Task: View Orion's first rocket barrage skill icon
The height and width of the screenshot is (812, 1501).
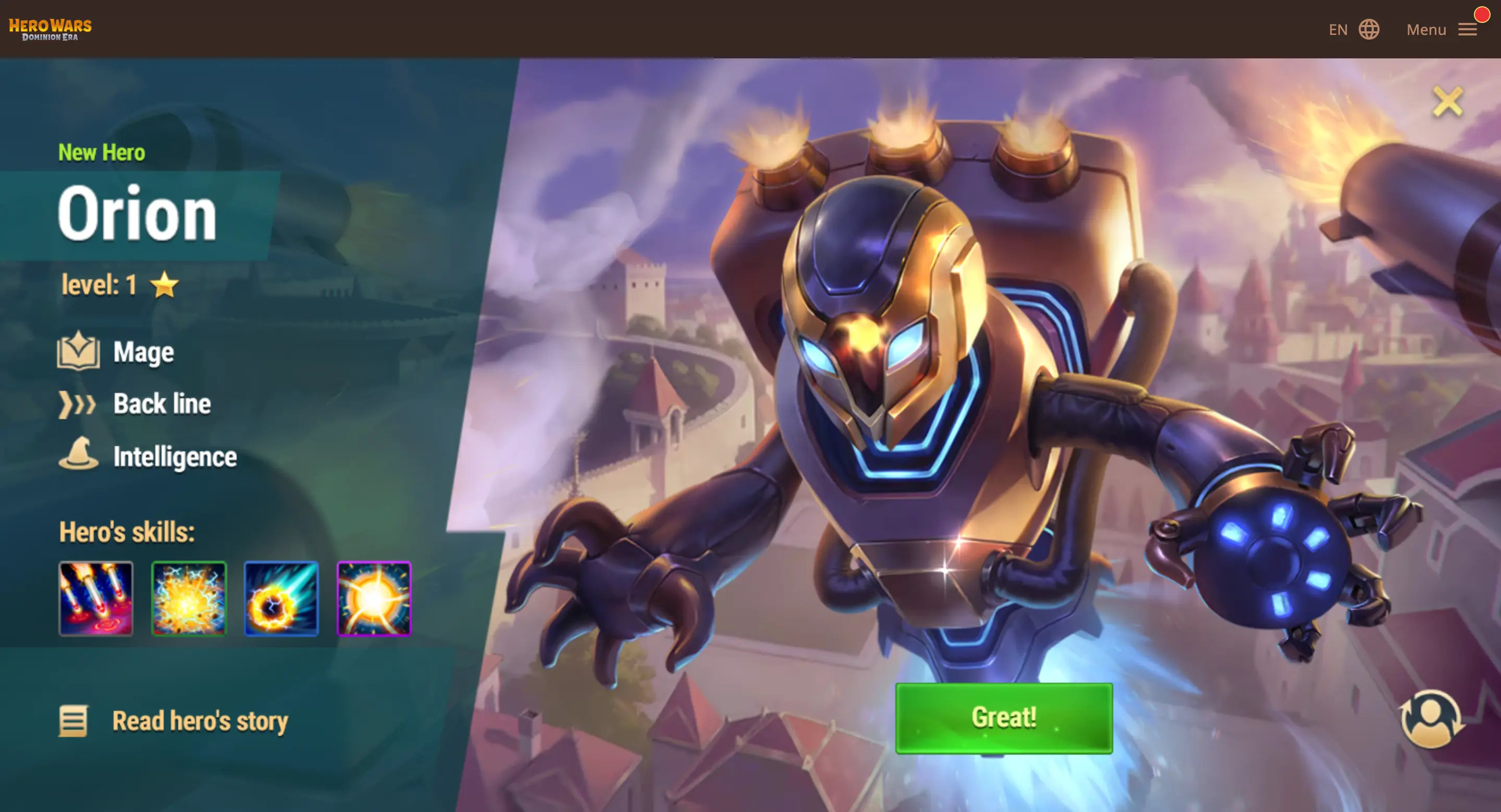Action: coord(96,599)
